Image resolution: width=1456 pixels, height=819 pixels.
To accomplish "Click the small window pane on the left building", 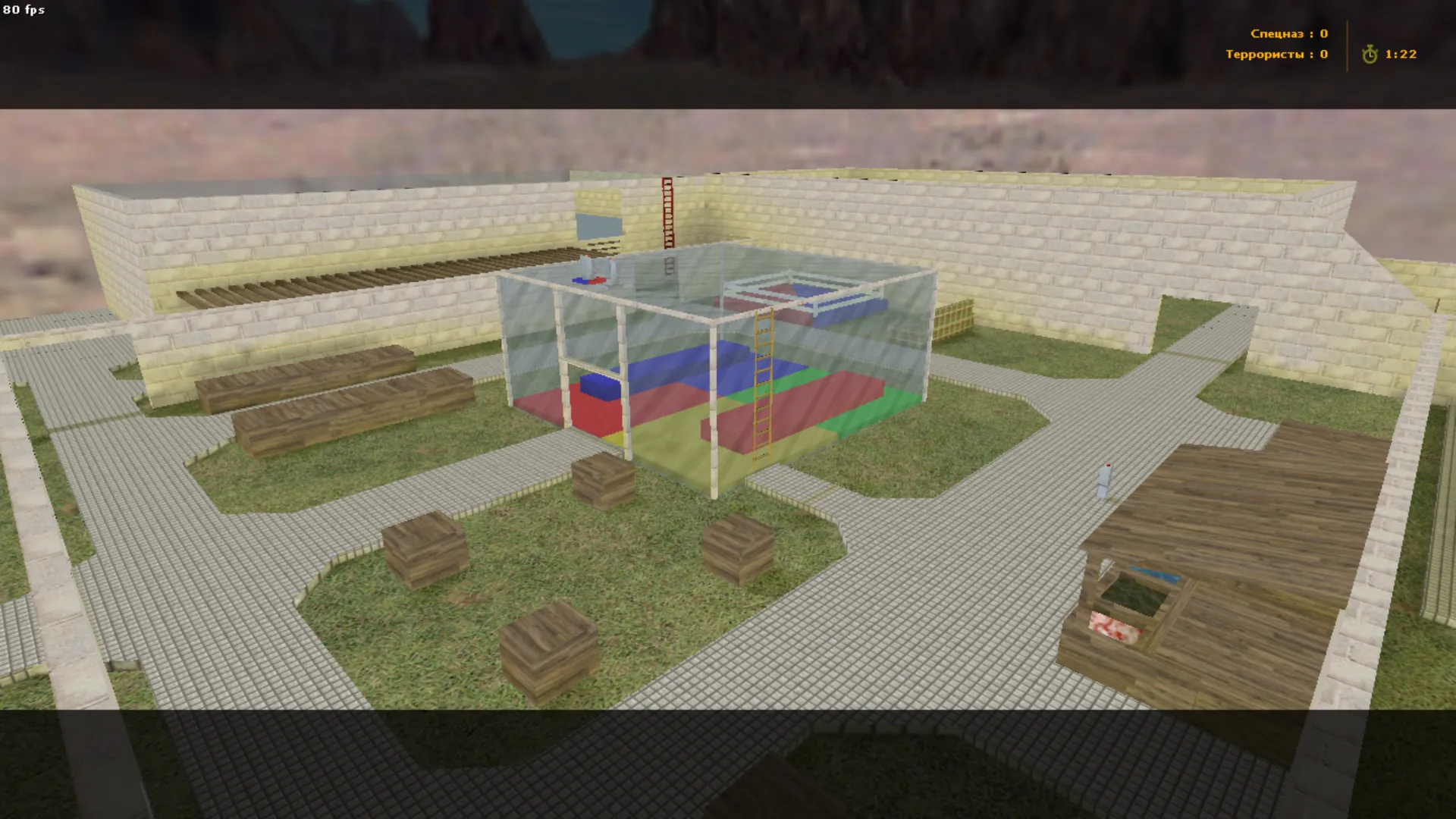I will coord(599,224).
